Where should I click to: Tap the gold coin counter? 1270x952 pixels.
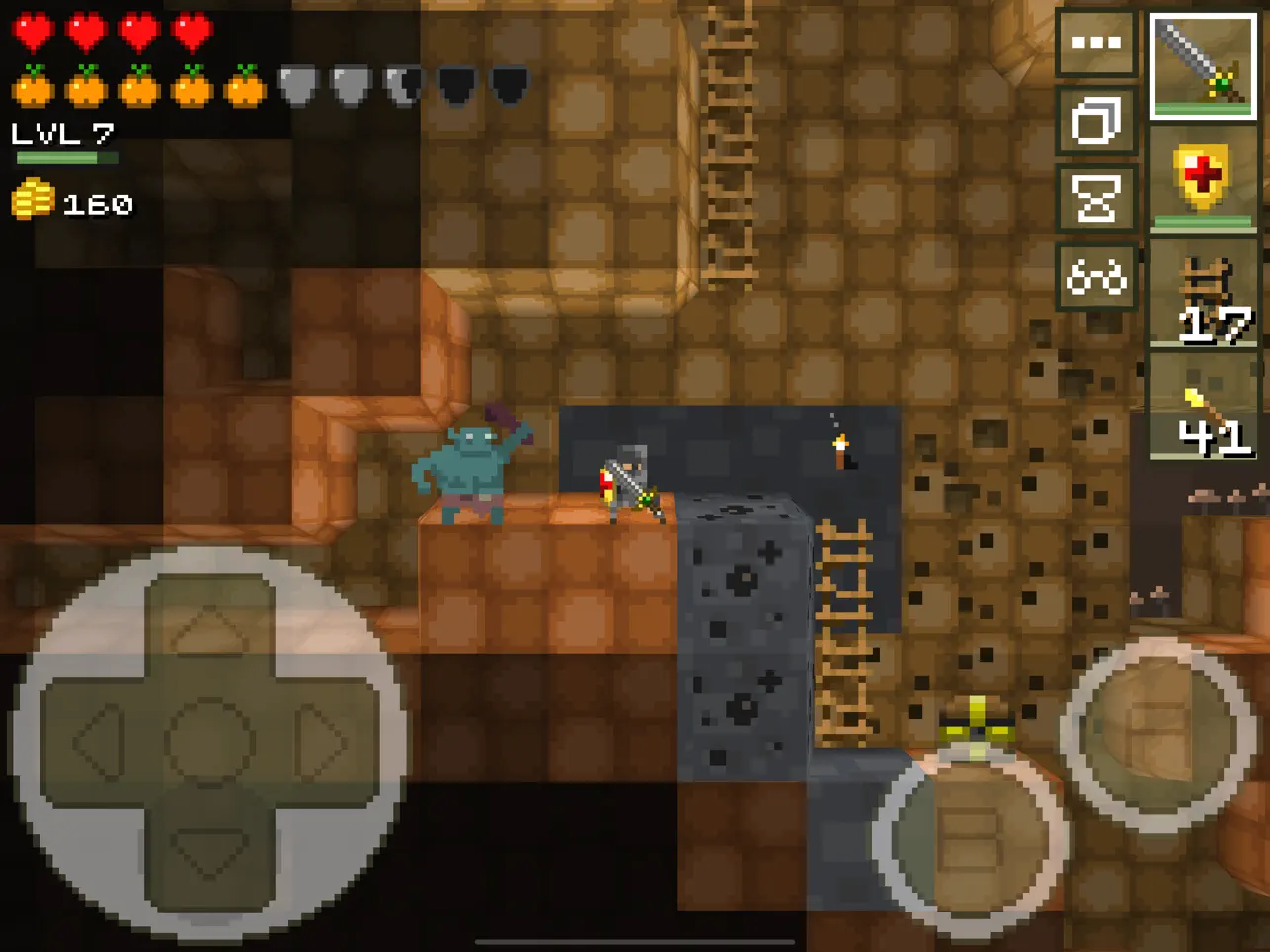click(x=69, y=203)
